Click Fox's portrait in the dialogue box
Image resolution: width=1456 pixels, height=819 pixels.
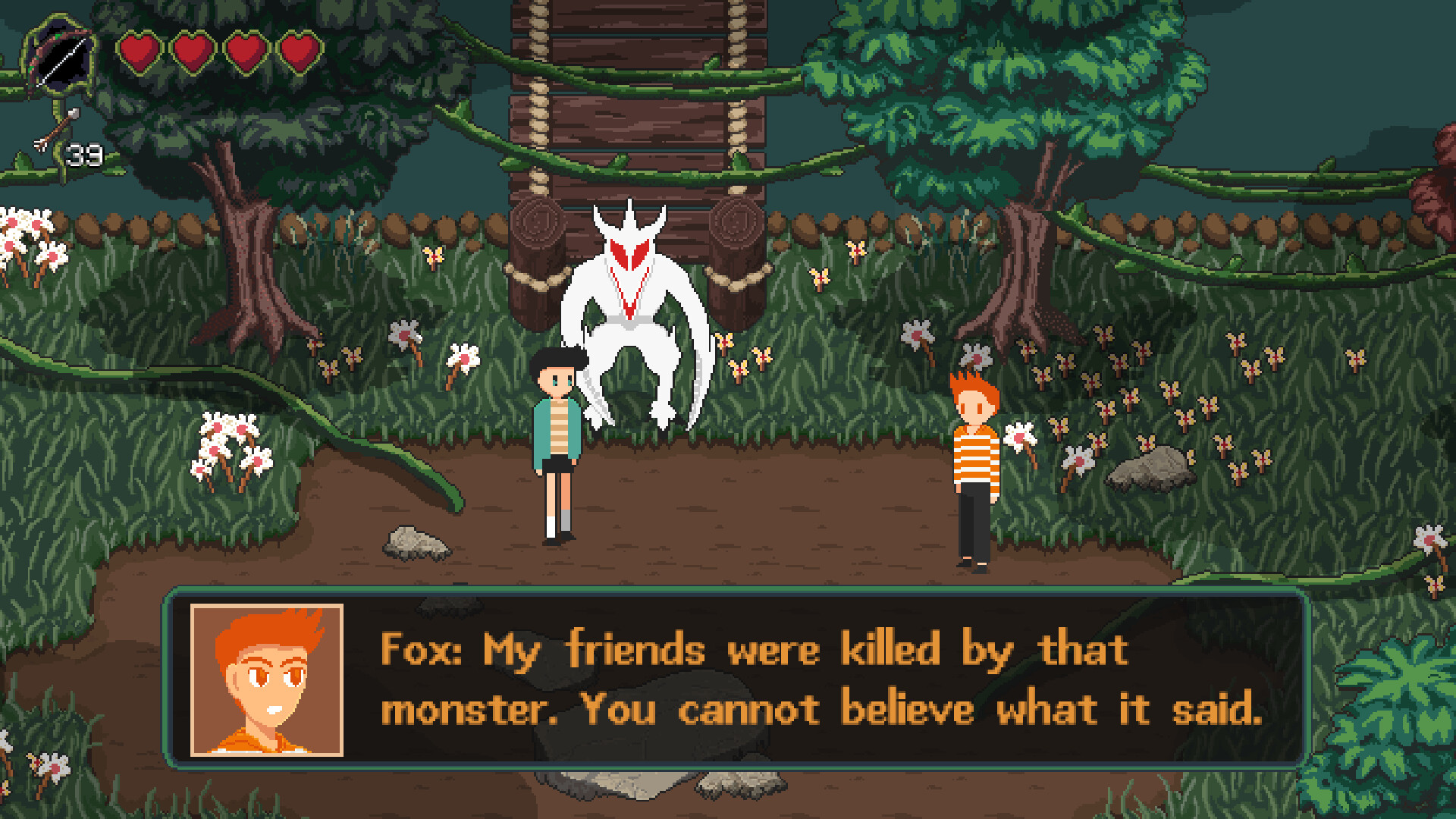coord(267,680)
